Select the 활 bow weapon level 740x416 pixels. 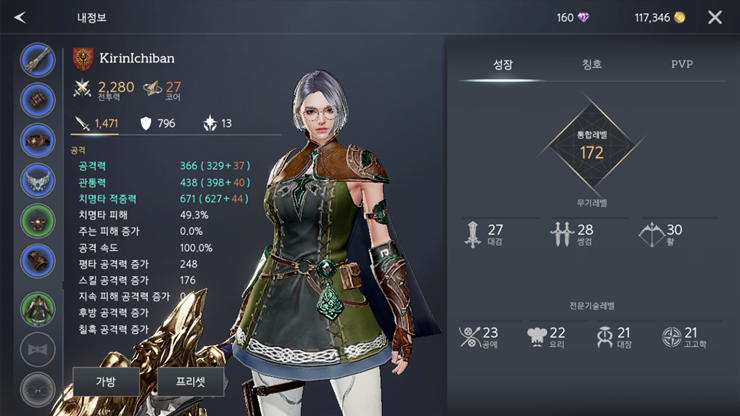[660, 234]
